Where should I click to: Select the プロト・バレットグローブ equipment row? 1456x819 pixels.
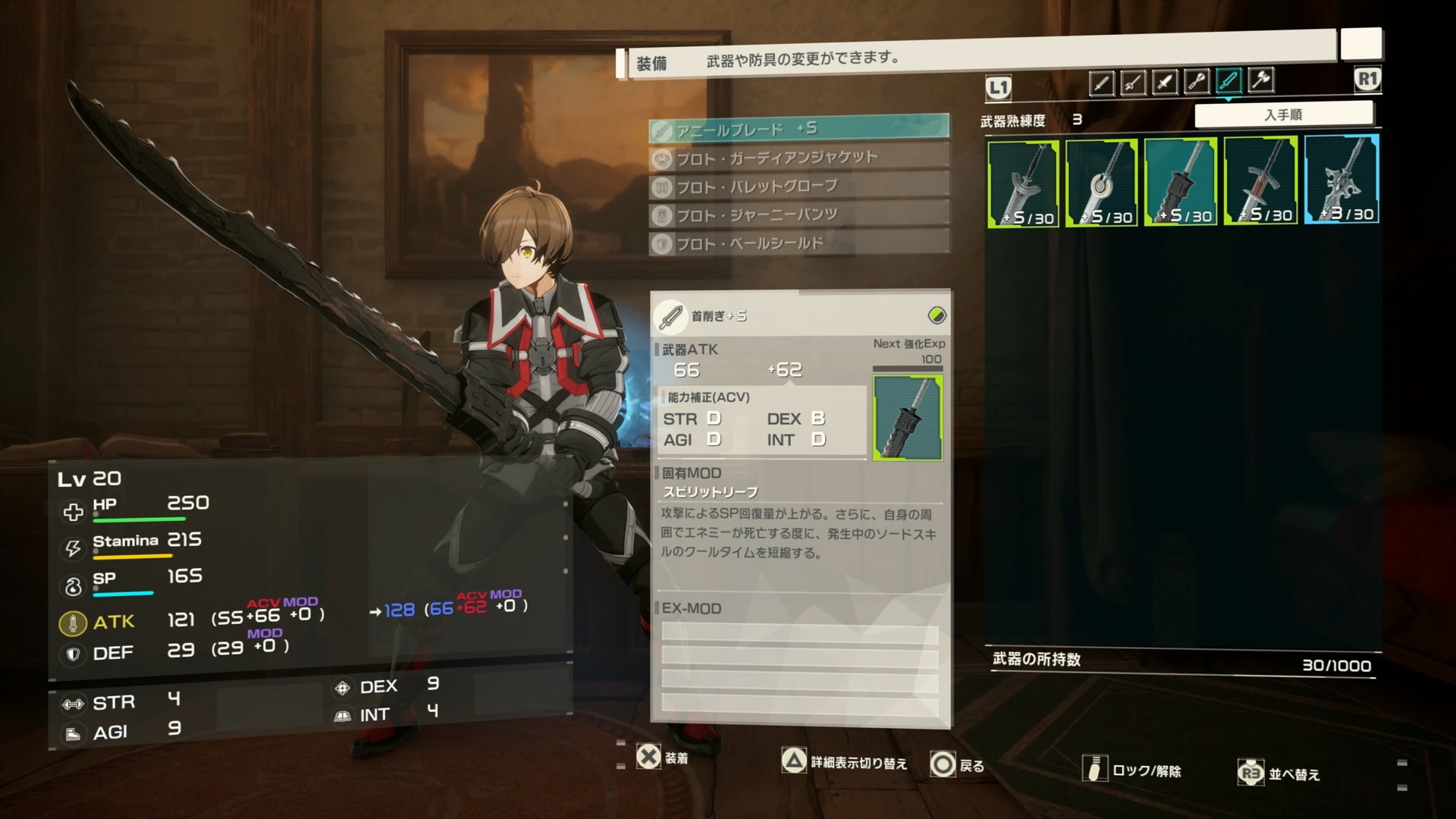[799, 187]
